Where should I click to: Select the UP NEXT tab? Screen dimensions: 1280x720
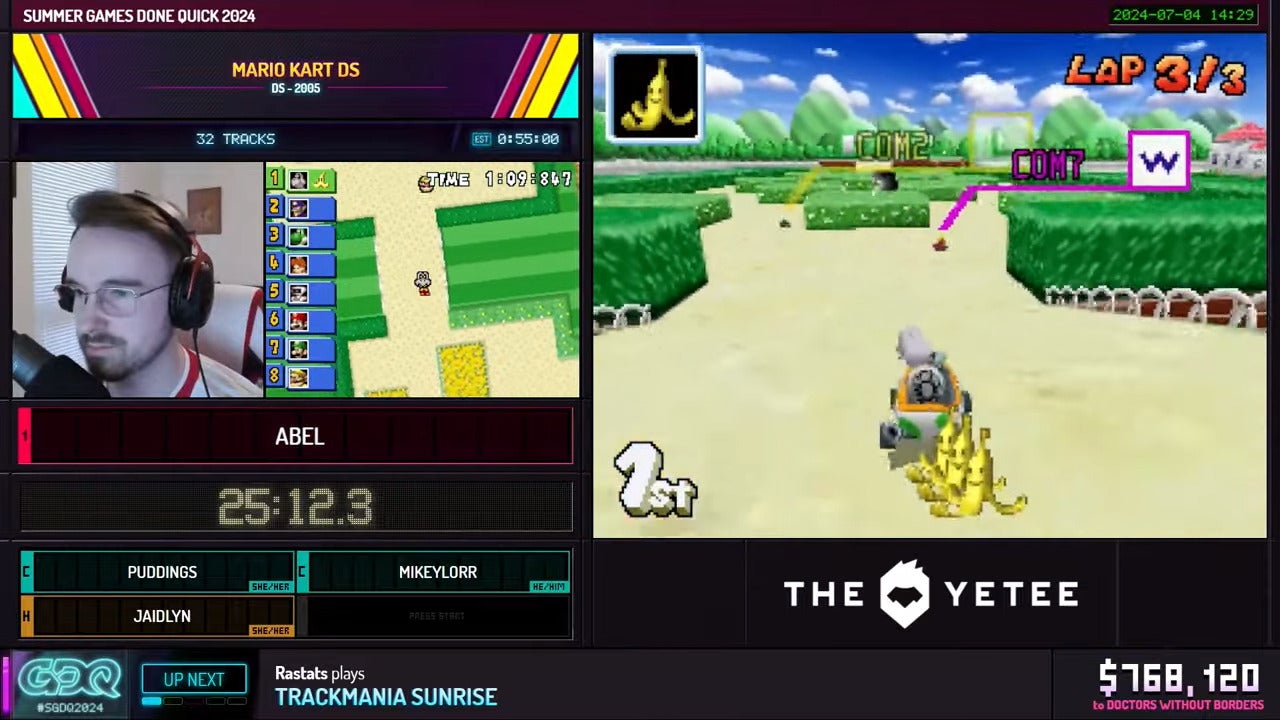pyautogui.click(x=194, y=679)
